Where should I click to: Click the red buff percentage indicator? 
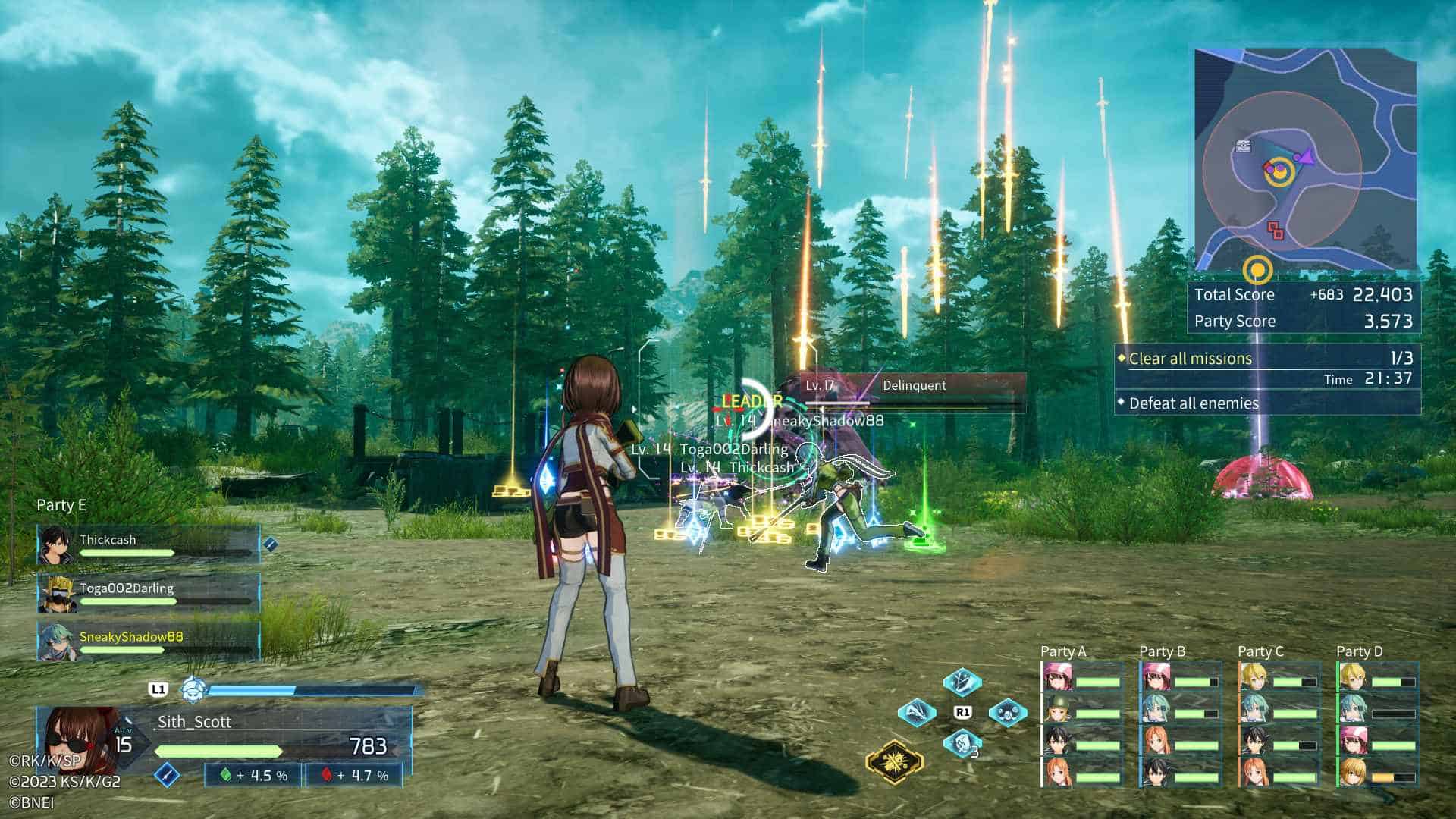click(353, 775)
